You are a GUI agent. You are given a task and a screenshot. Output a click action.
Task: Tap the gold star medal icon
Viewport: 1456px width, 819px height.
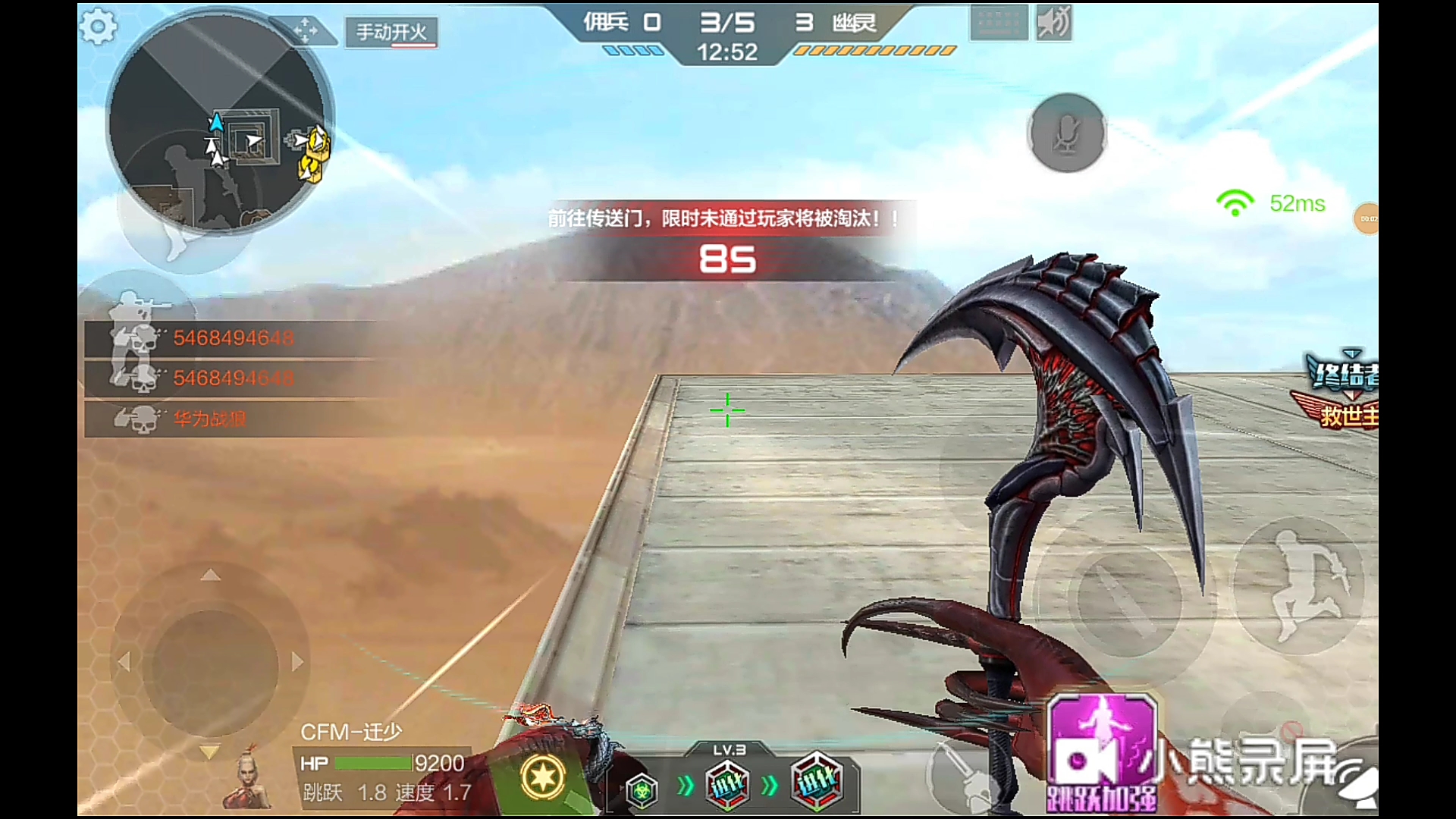(541, 776)
